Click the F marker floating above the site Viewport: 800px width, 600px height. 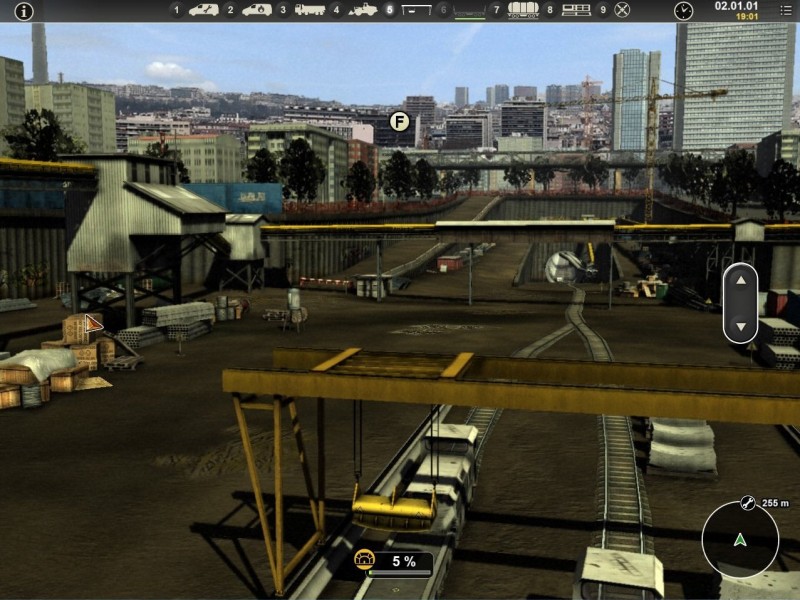point(399,122)
